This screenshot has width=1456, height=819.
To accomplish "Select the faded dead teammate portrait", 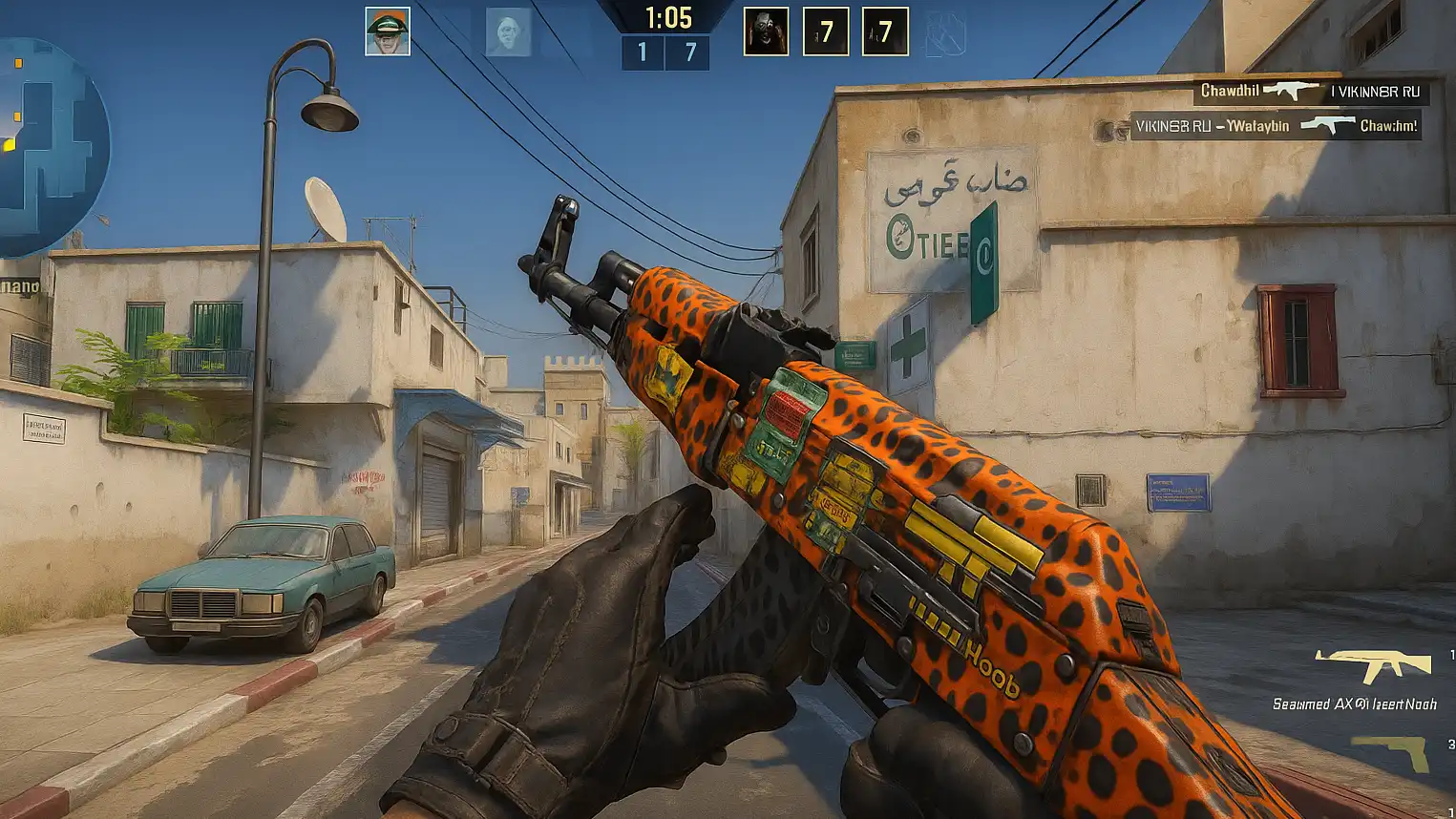I will click(x=508, y=32).
